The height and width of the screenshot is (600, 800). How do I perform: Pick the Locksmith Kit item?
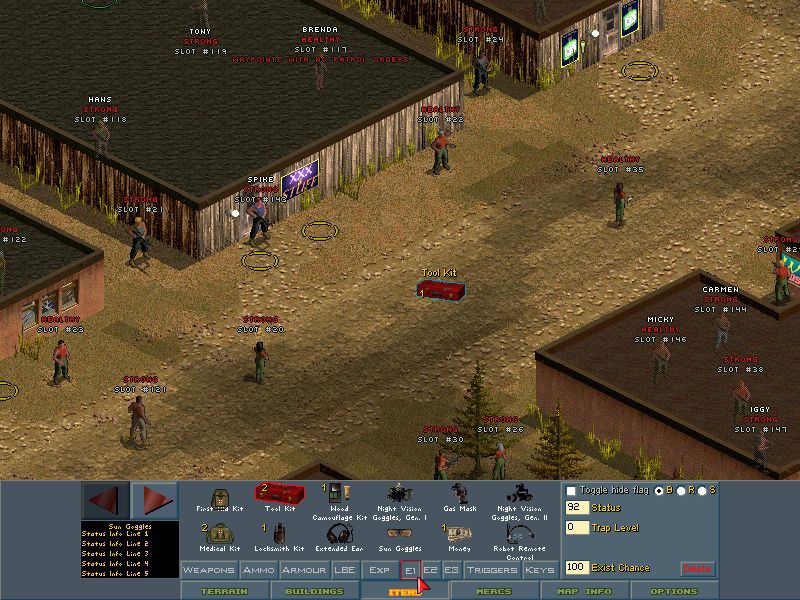click(279, 538)
